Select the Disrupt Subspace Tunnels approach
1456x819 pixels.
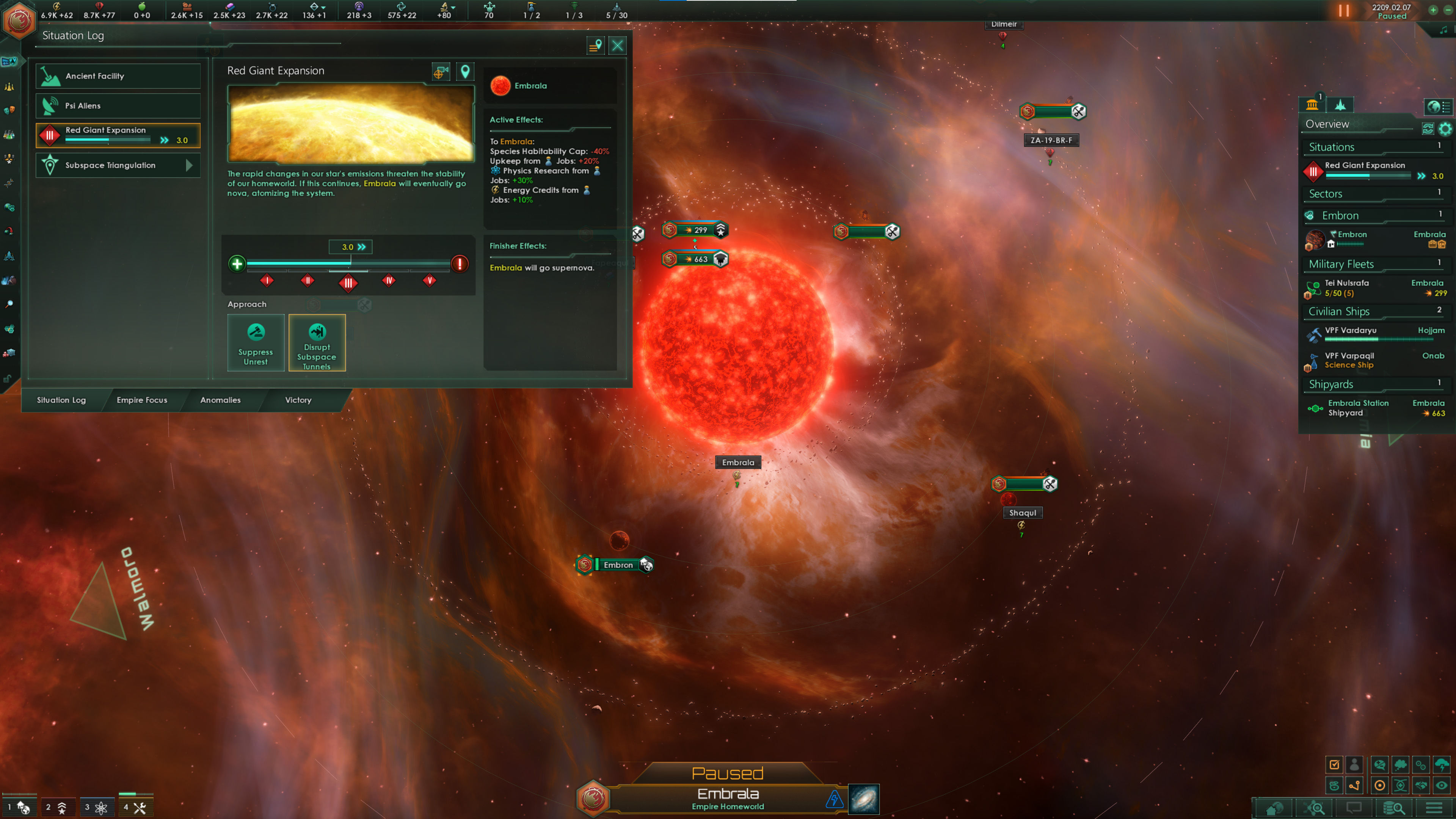click(x=317, y=343)
